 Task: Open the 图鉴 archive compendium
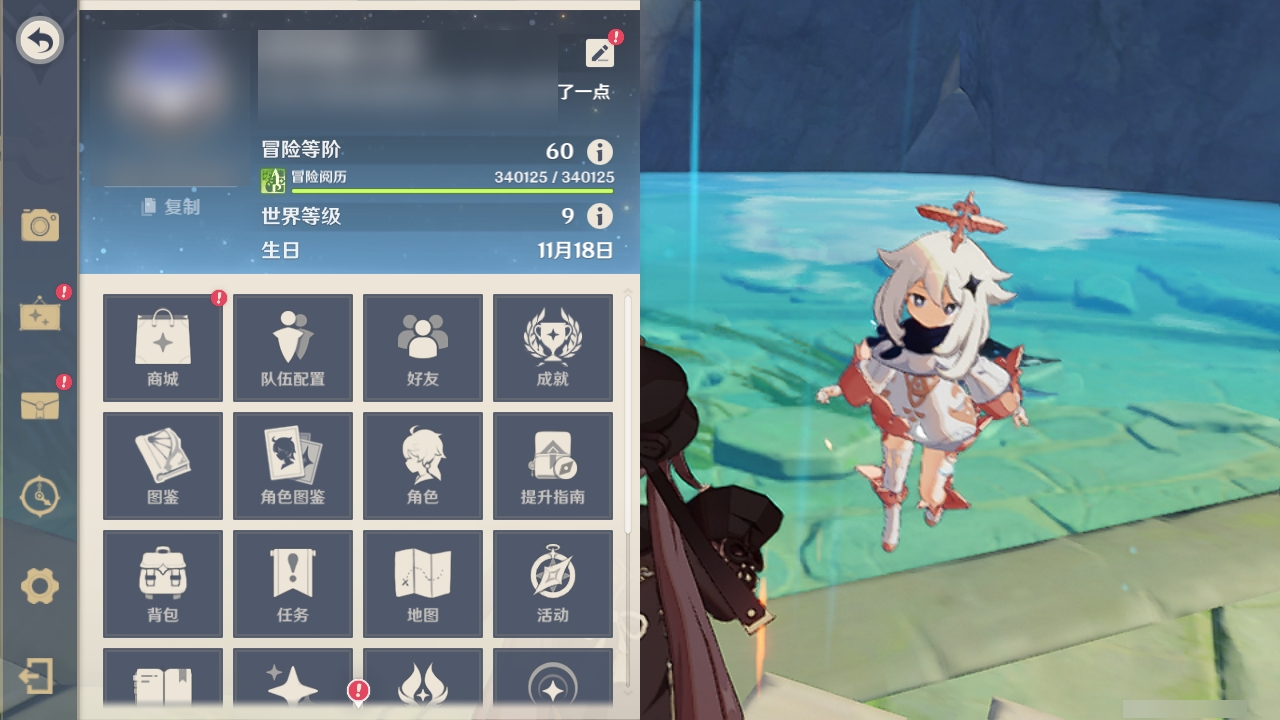click(x=162, y=466)
